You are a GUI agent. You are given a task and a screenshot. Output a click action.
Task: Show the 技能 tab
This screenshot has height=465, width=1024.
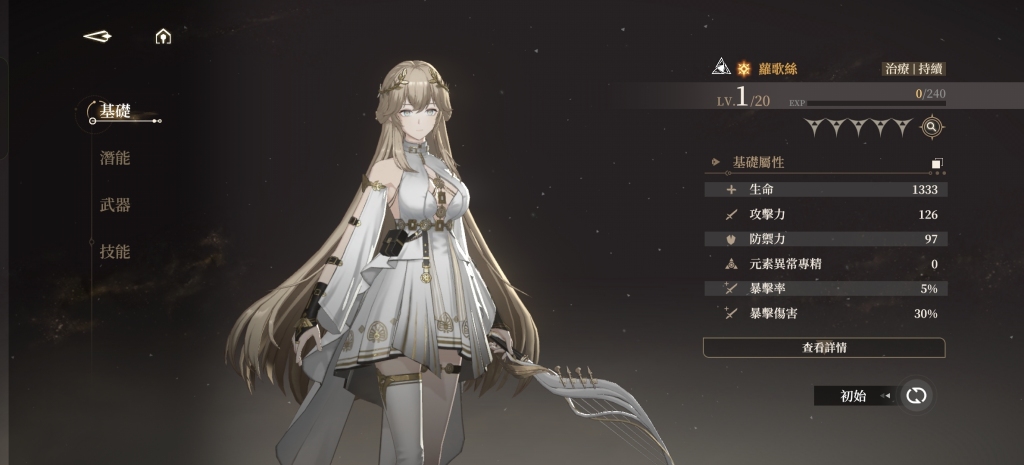[x=115, y=252]
